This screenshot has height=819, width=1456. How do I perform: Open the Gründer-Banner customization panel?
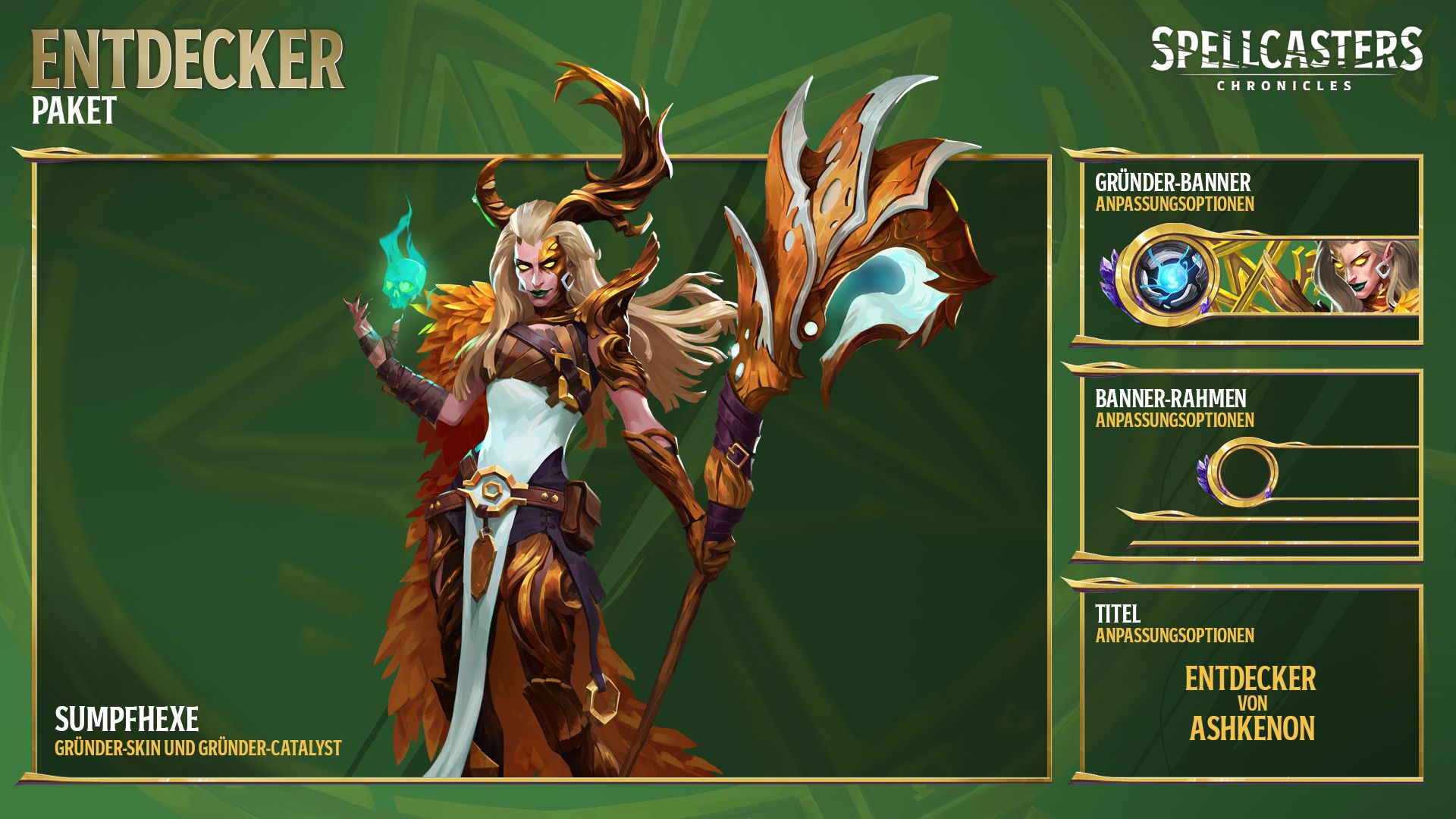click(1250, 249)
